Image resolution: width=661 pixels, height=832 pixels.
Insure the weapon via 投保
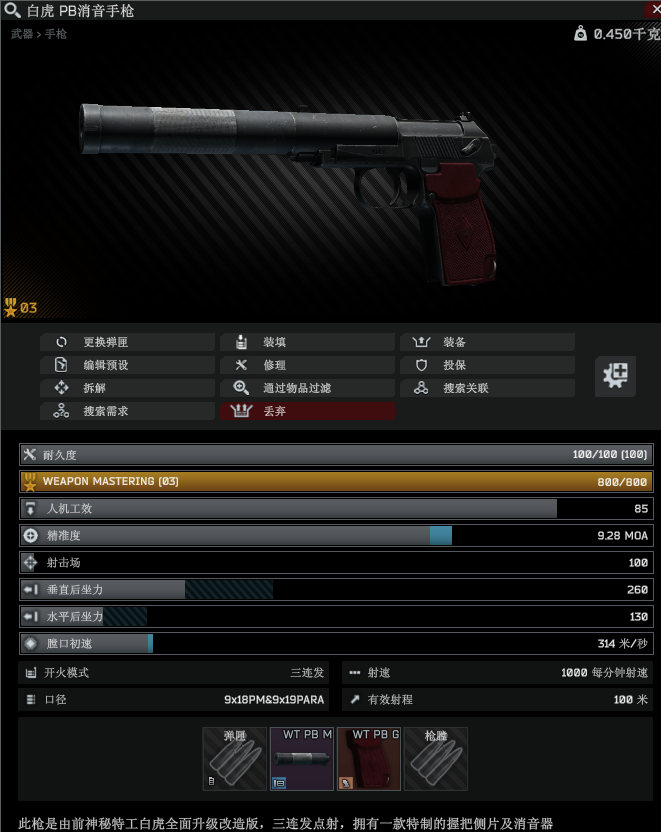click(x=487, y=365)
